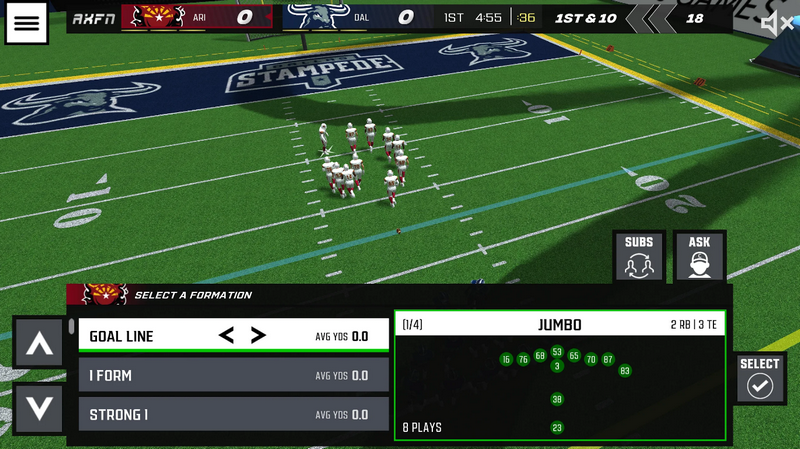Viewport: 800px width, 449px height.
Task: Confirm formation with the SELECT button
Action: [x=760, y=379]
